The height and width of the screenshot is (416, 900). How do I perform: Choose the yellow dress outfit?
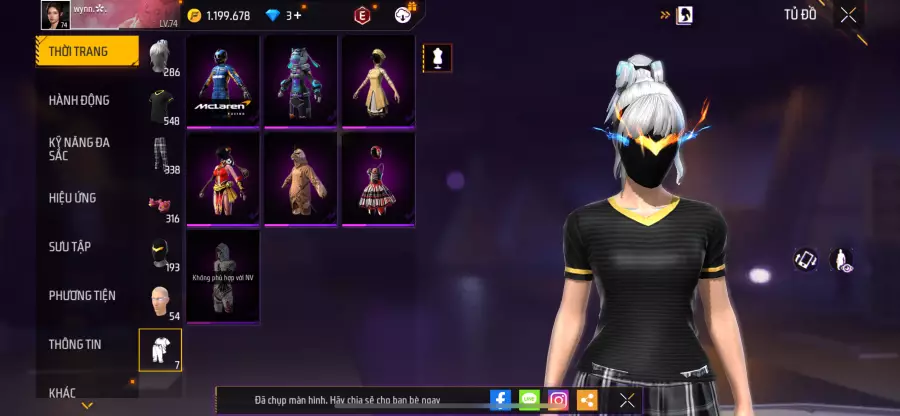(x=378, y=81)
